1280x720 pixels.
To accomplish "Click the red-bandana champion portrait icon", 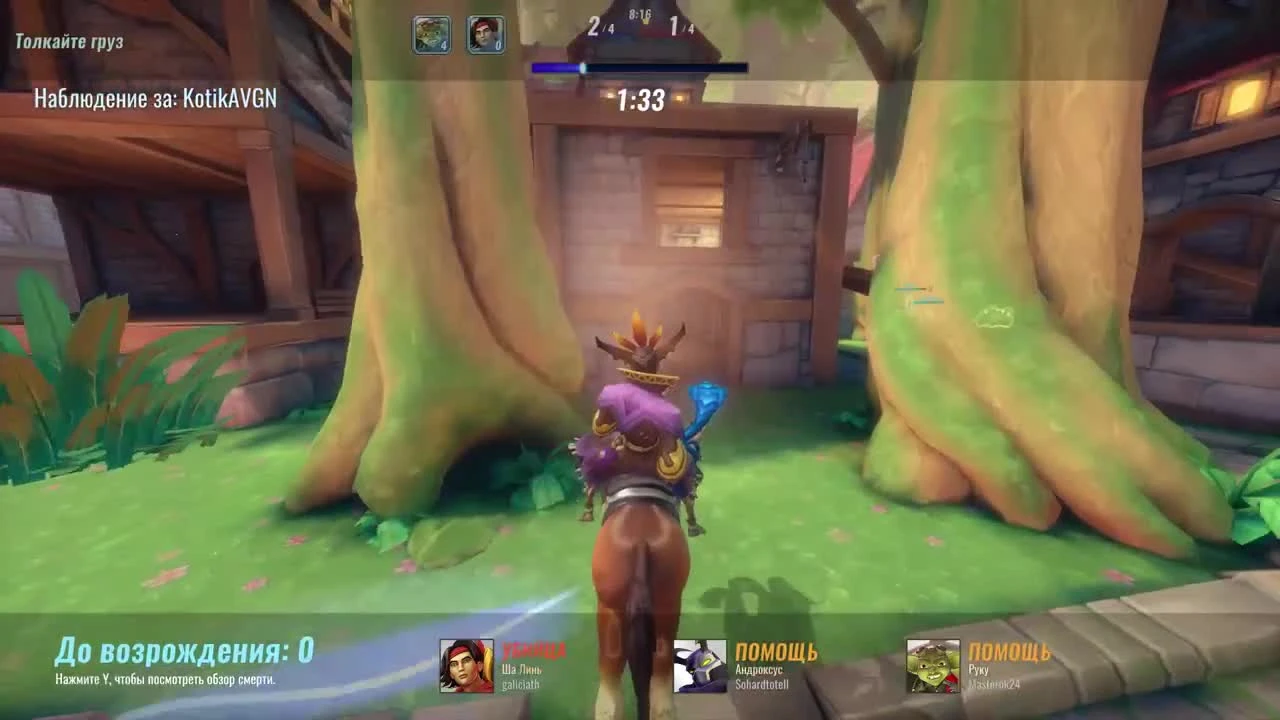I will pyautogui.click(x=484, y=35).
